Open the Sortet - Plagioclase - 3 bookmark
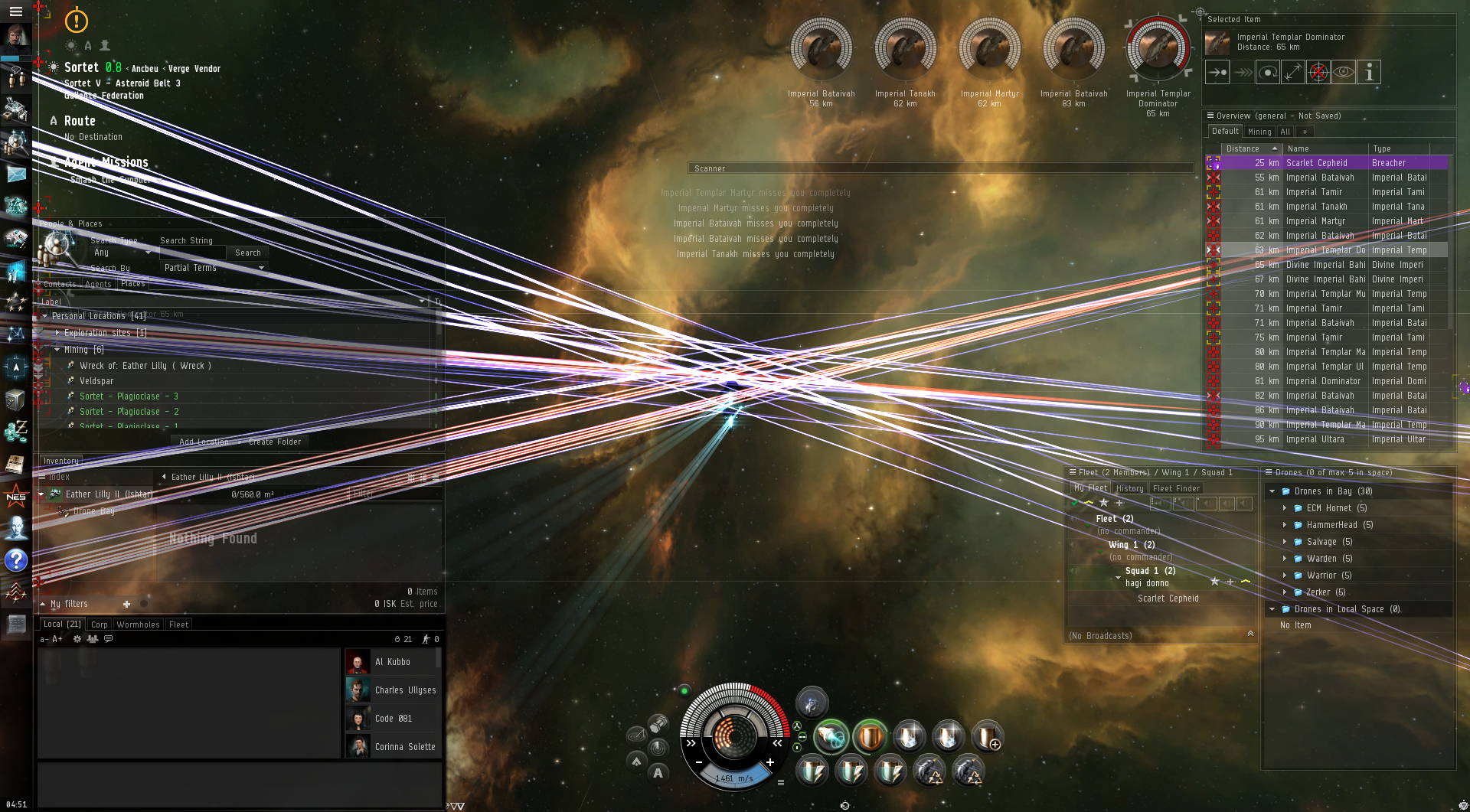The width and height of the screenshot is (1470, 812). pos(129,396)
